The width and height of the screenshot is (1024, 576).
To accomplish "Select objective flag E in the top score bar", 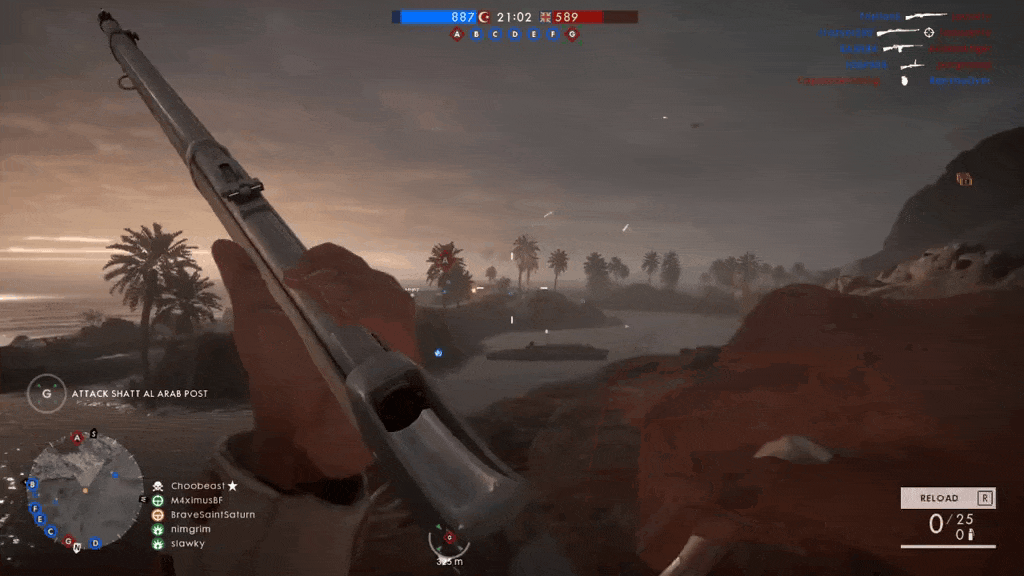I will tap(534, 34).
